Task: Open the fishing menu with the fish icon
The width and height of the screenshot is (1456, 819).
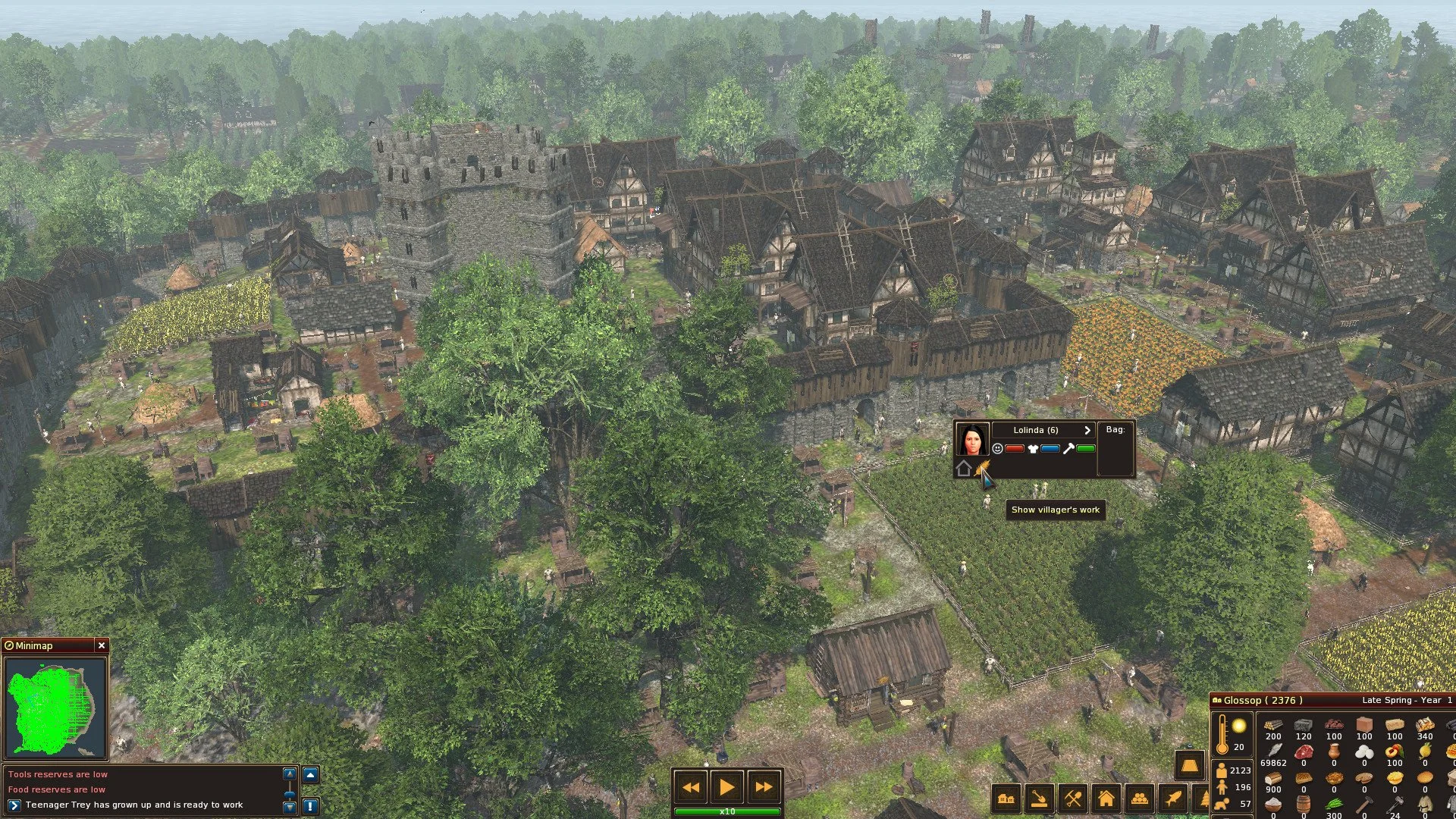Action: pyautogui.click(x=1172, y=797)
